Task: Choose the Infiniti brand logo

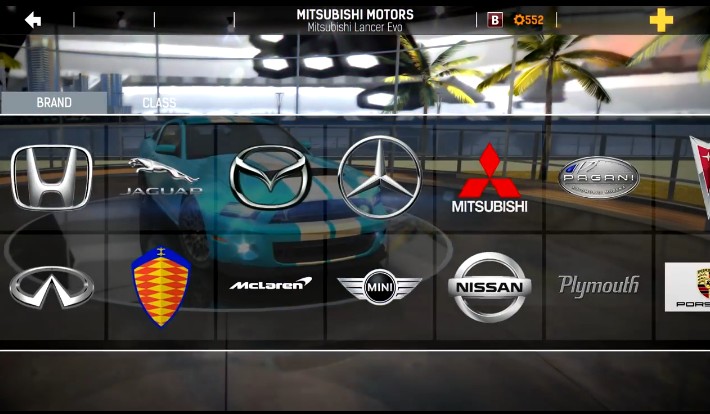Action: click(x=51, y=287)
